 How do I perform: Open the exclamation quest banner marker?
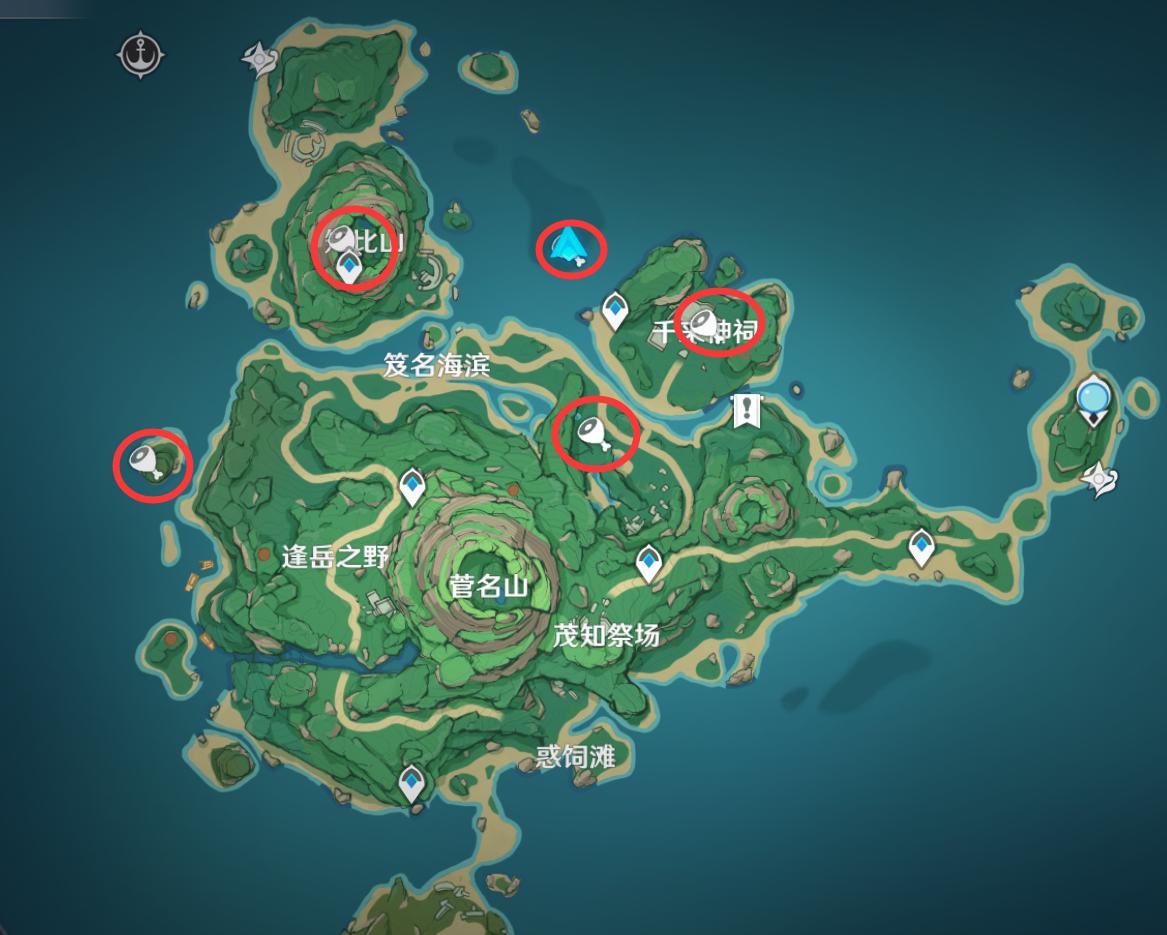click(x=746, y=410)
